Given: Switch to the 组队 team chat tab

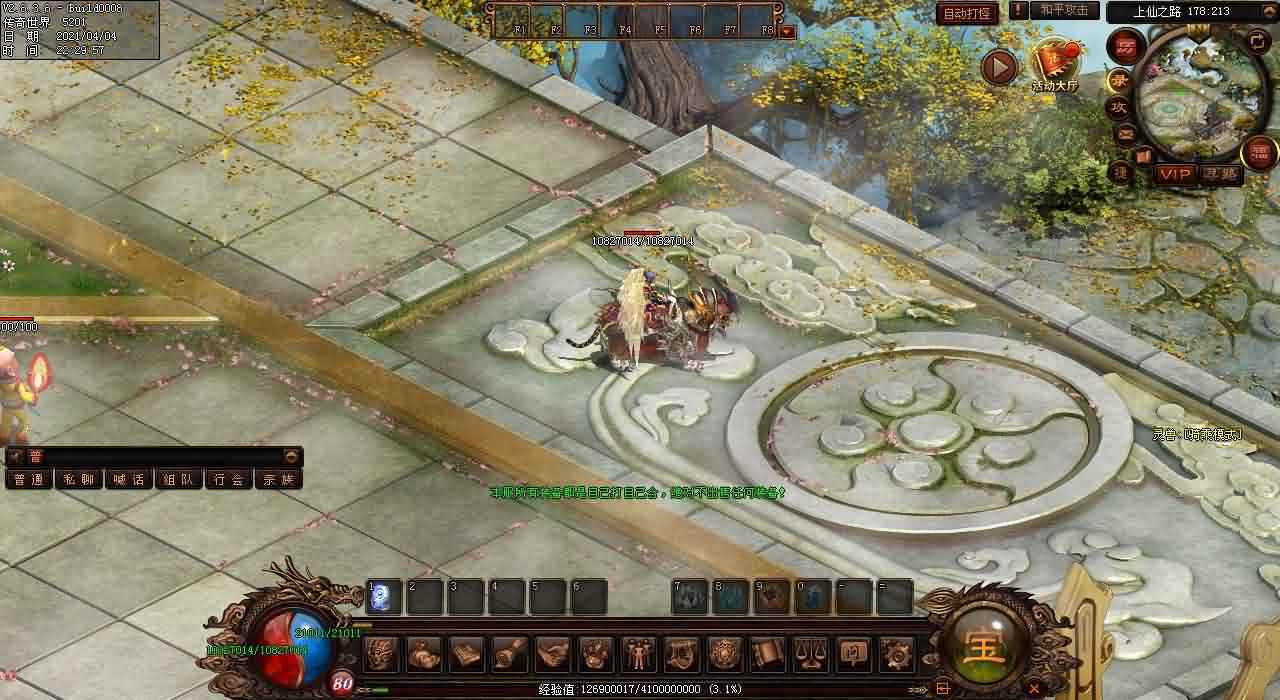Looking at the screenshot, I should (x=179, y=479).
